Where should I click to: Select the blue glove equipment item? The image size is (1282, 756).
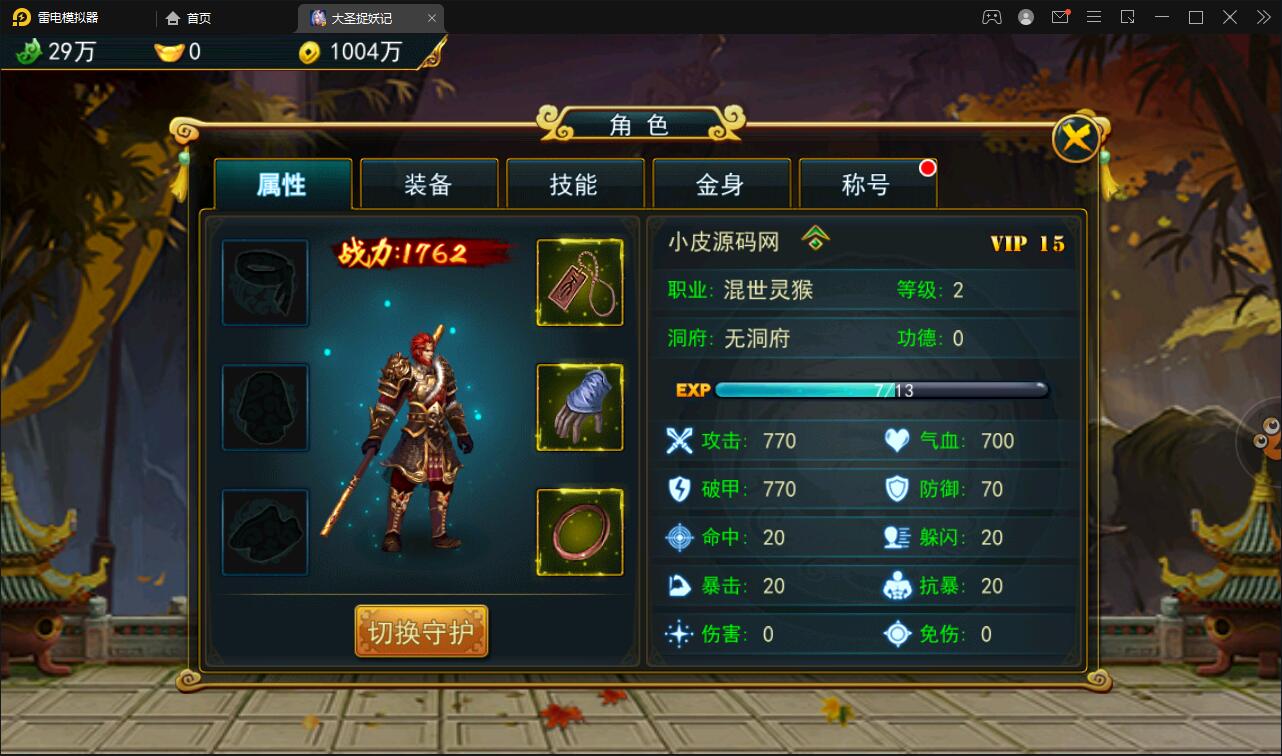click(x=580, y=406)
